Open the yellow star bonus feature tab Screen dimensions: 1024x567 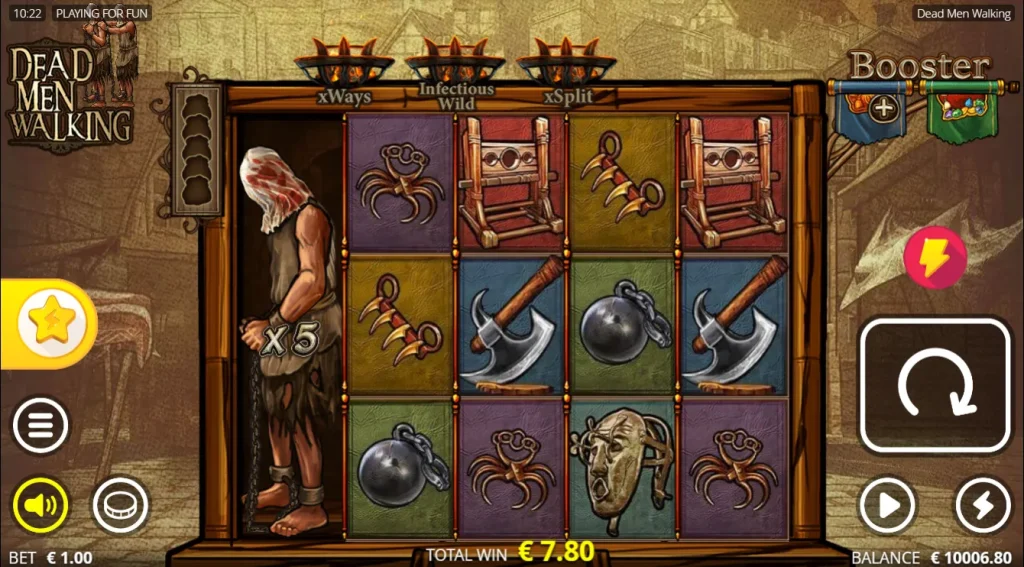click(x=50, y=322)
